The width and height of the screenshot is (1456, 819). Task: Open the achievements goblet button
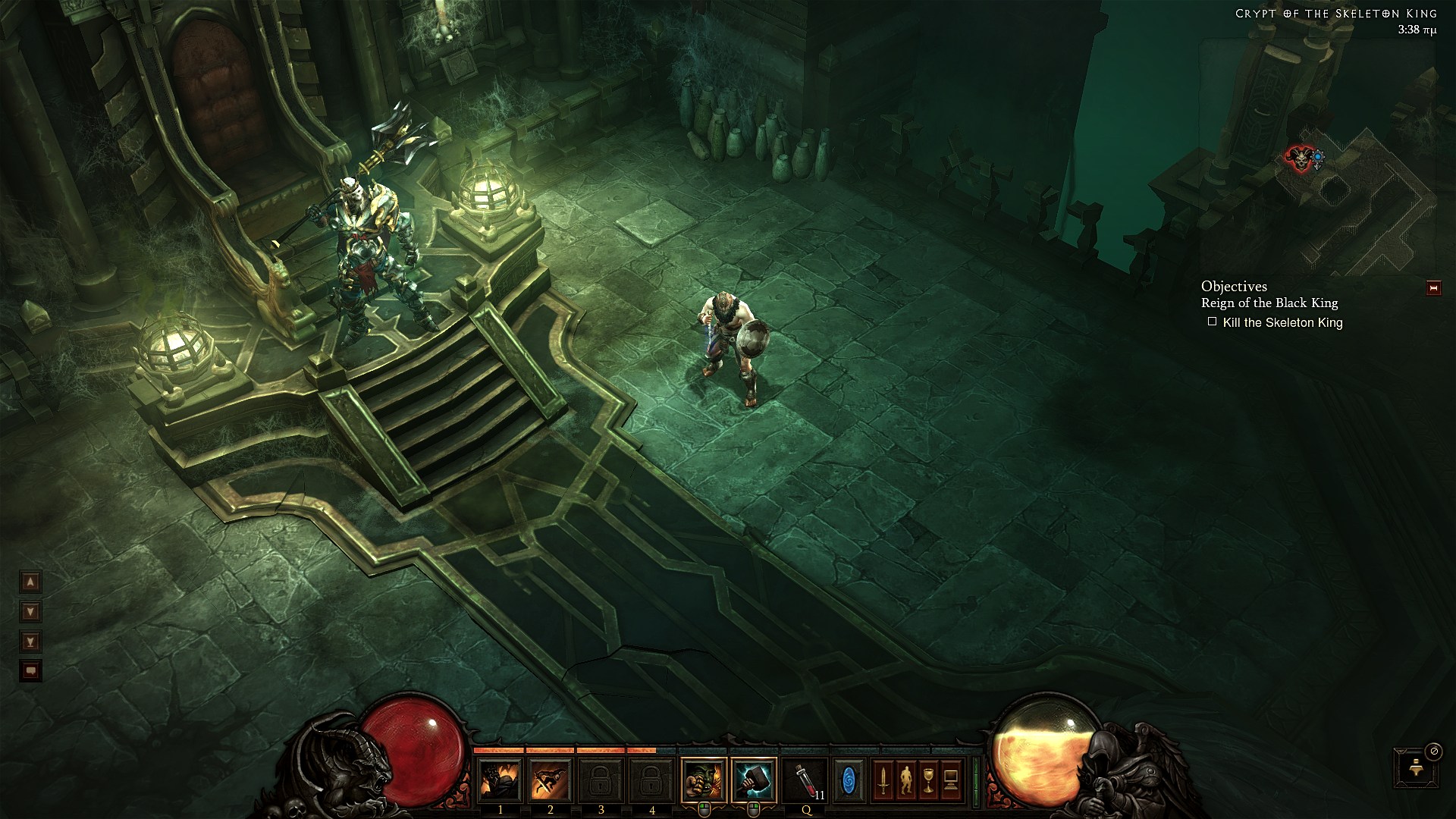[928, 780]
